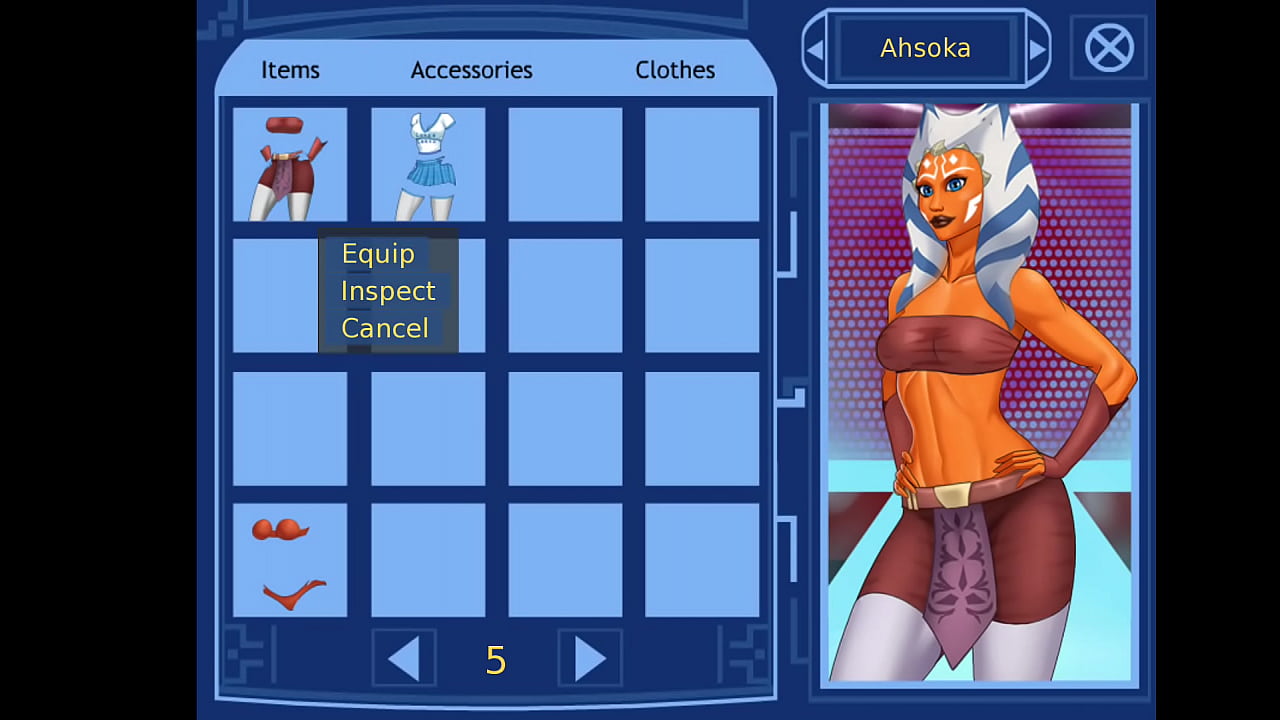The image size is (1280, 720).
Task: Select Cancel to dismiss the menu
Action: [385, 328]
